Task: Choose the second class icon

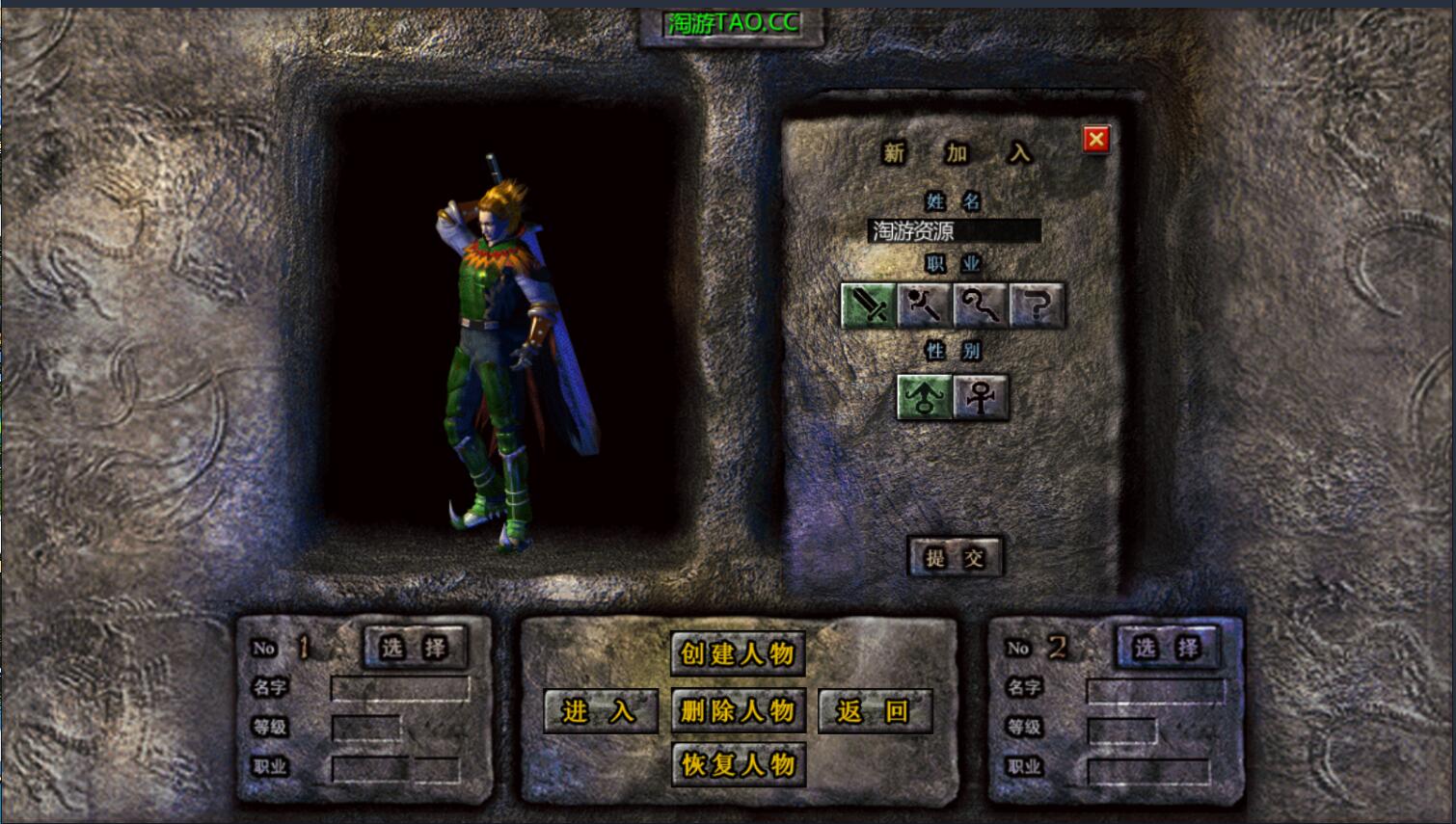Action: pos(925,306)
